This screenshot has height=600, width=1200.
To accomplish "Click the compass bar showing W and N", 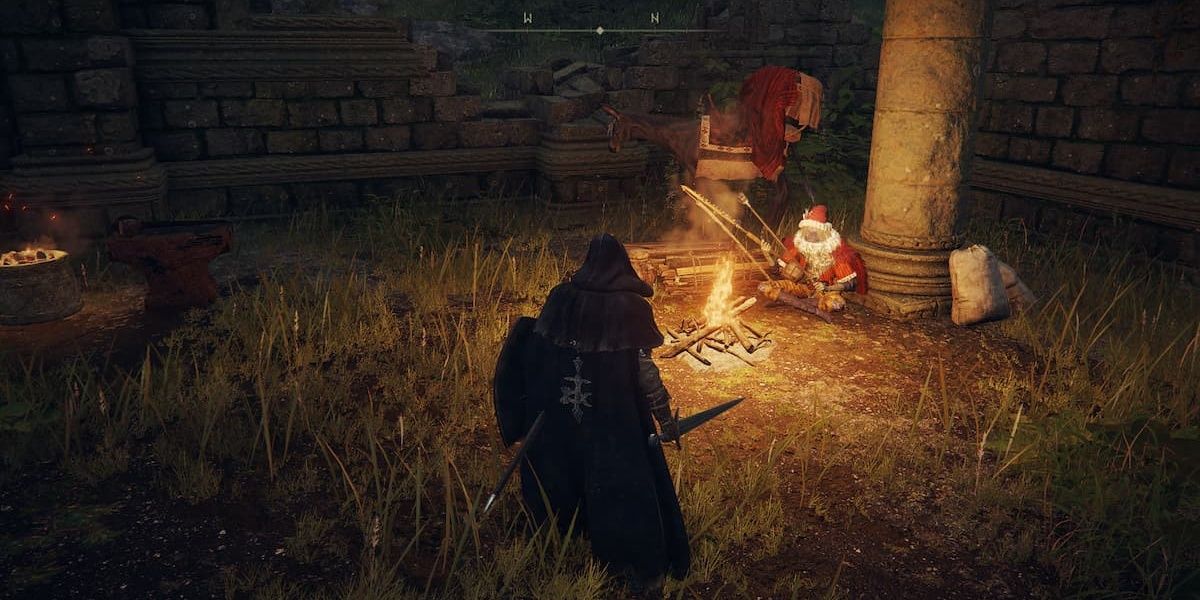I will tap(599, 30).
